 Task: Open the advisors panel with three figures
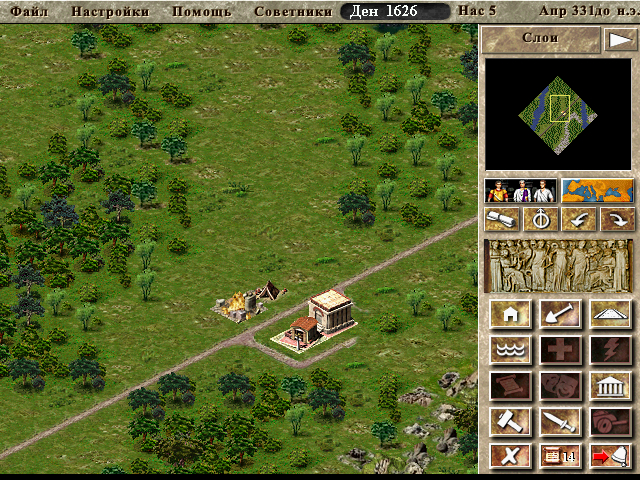point(521,190)
